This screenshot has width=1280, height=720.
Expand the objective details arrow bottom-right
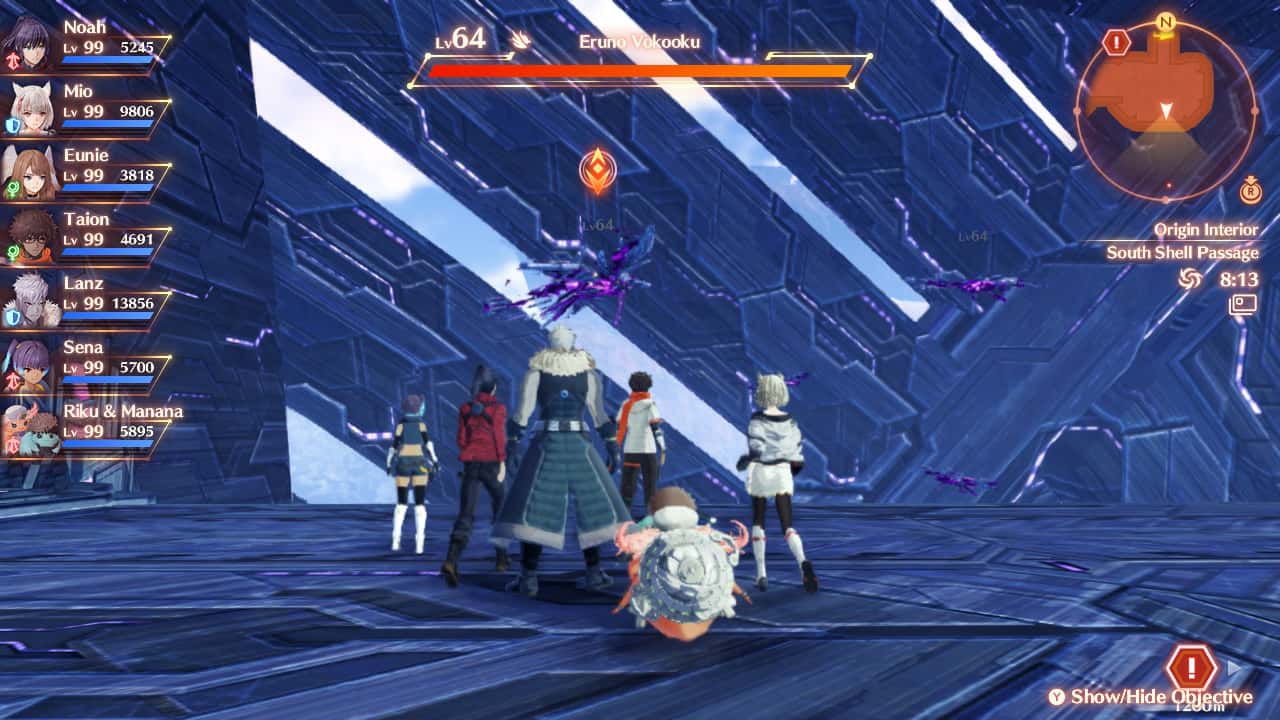1235,668
